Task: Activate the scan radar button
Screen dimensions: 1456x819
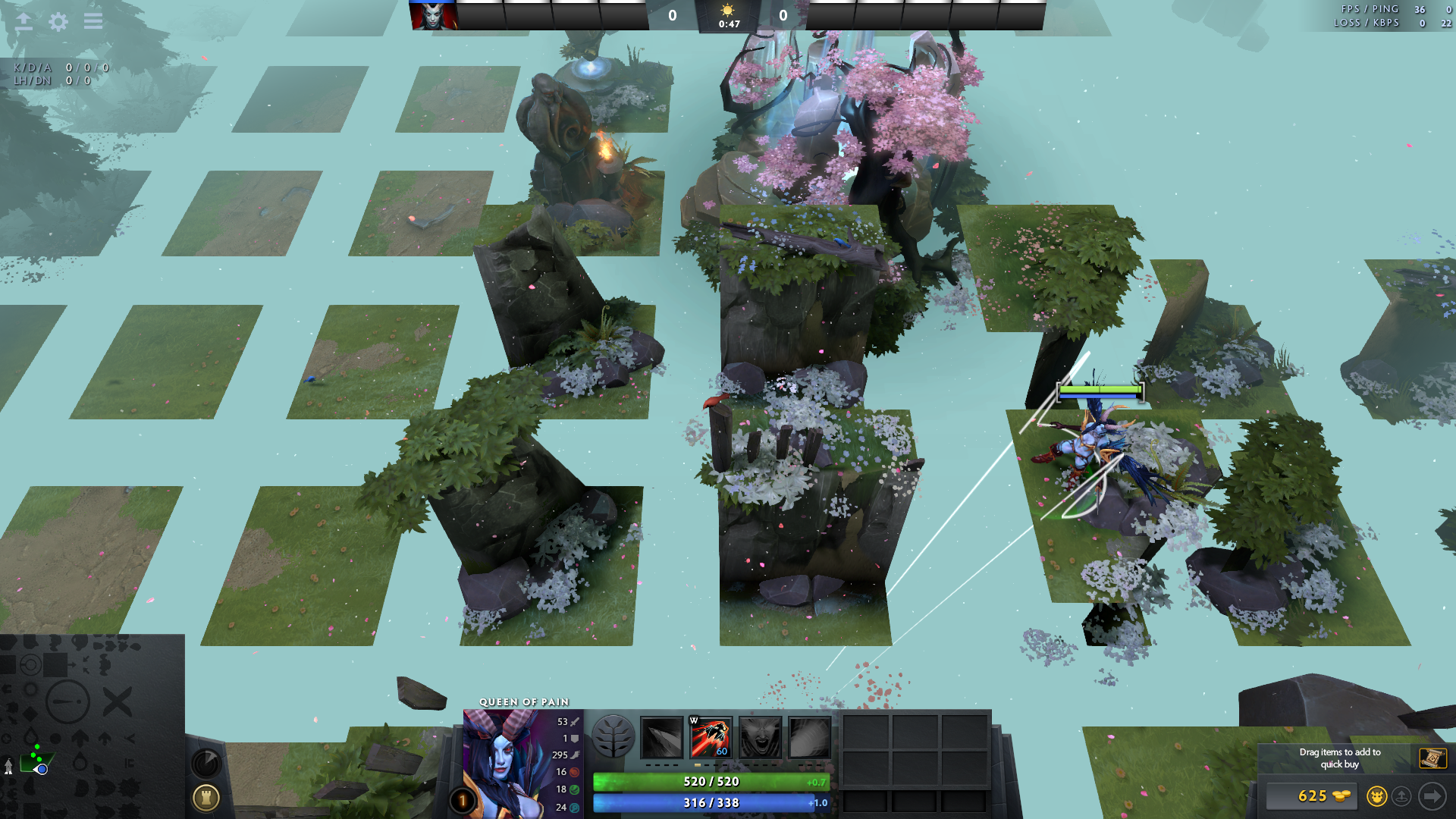Action: click(x=206, y=763)
